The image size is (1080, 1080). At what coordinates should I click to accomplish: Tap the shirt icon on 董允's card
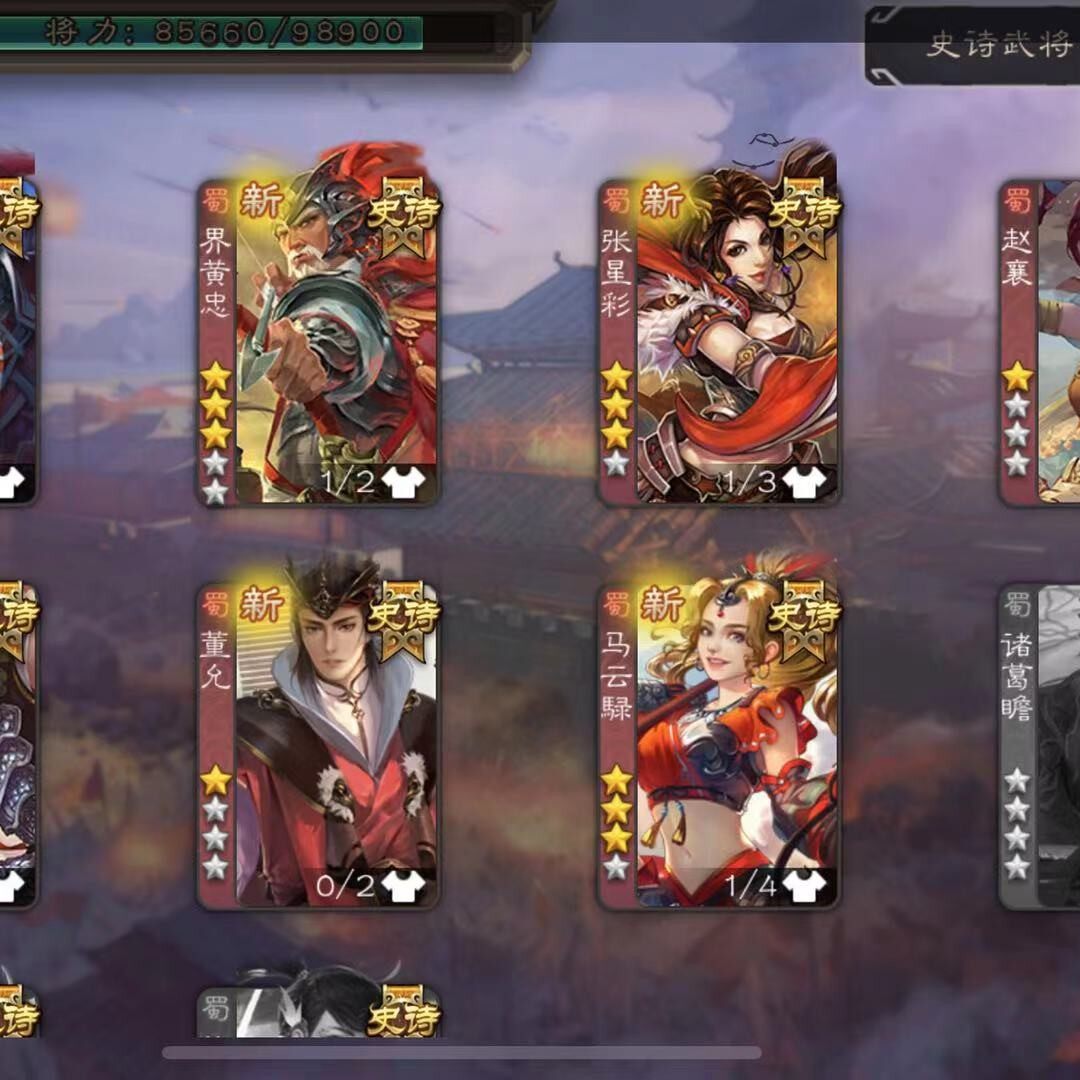point(403,886)
